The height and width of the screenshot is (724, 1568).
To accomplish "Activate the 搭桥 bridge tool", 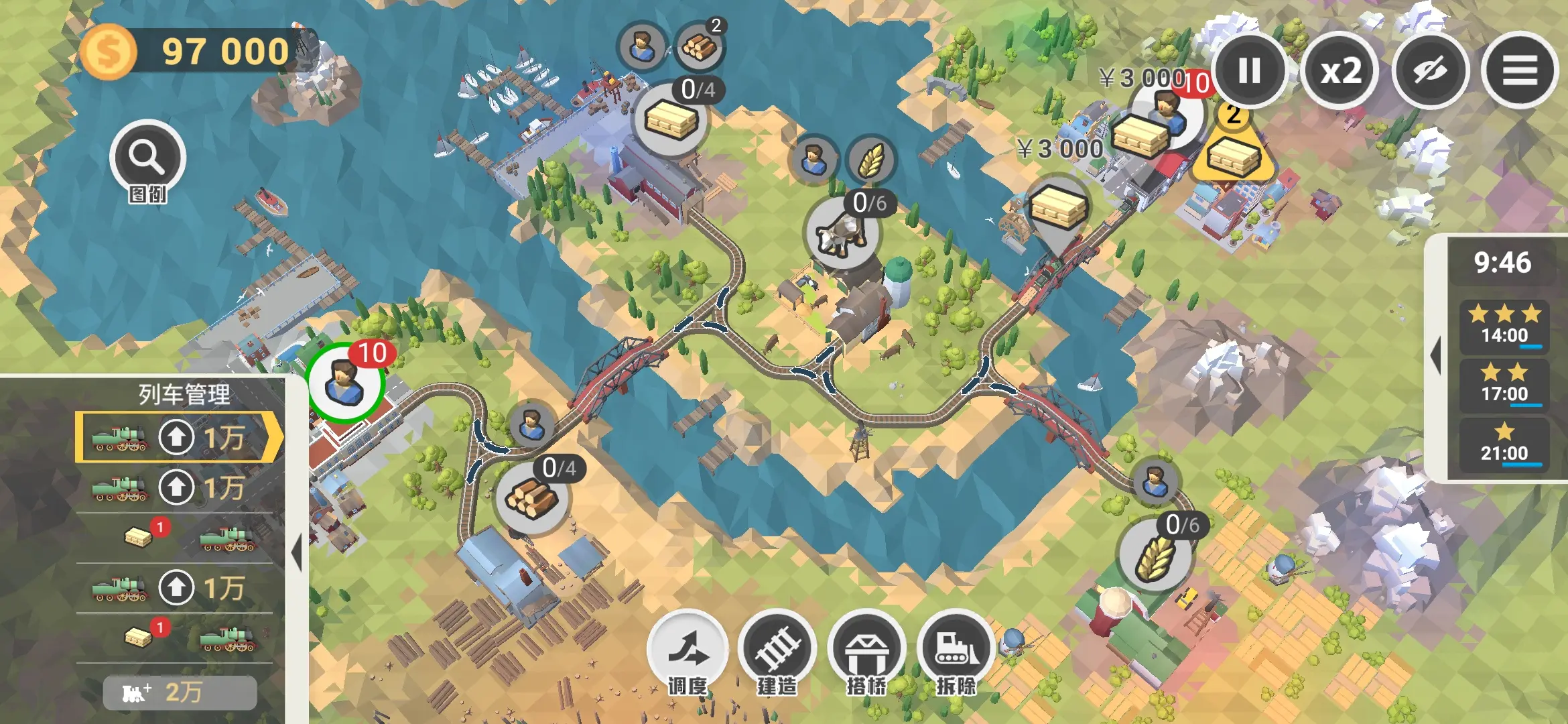I will (866, 649).
